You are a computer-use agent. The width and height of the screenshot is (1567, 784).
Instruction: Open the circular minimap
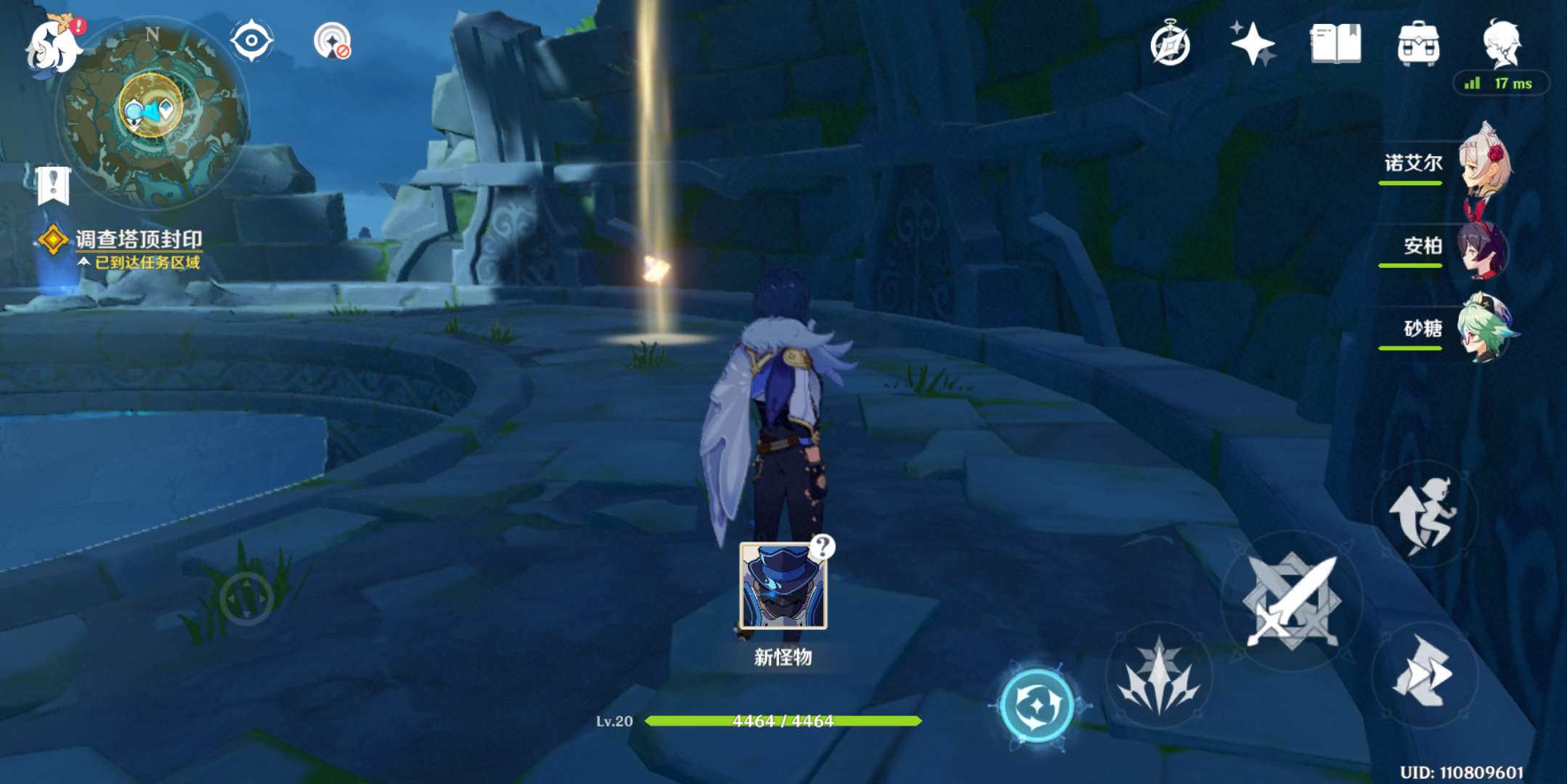(152, 111)
